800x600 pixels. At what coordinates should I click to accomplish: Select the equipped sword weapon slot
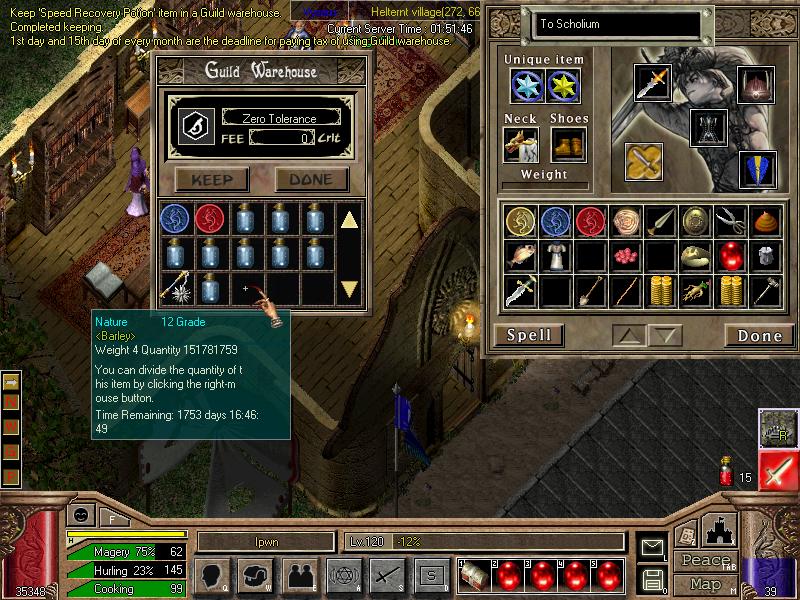(653, 83)
